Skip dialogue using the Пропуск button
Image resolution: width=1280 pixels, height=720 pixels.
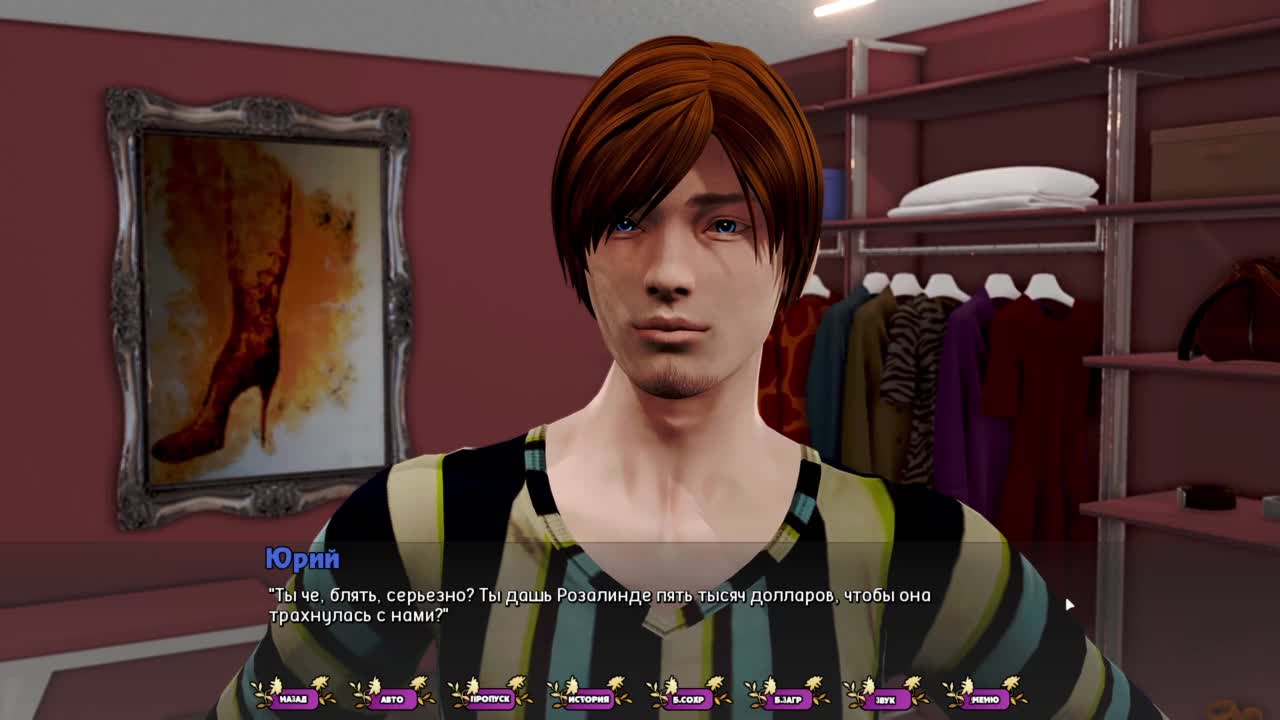point(490,699)
